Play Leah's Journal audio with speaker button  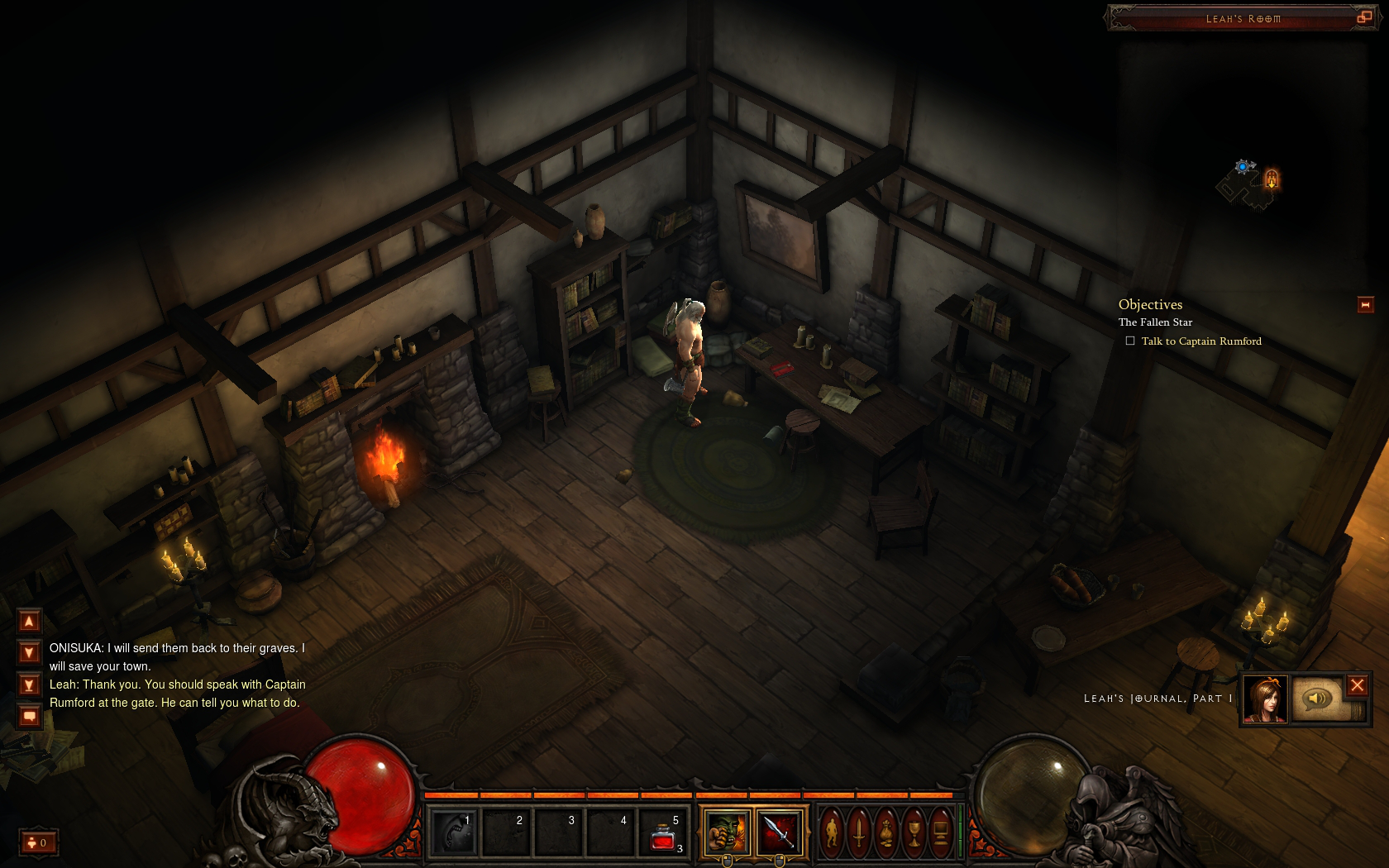click(x=1316, y=699)
